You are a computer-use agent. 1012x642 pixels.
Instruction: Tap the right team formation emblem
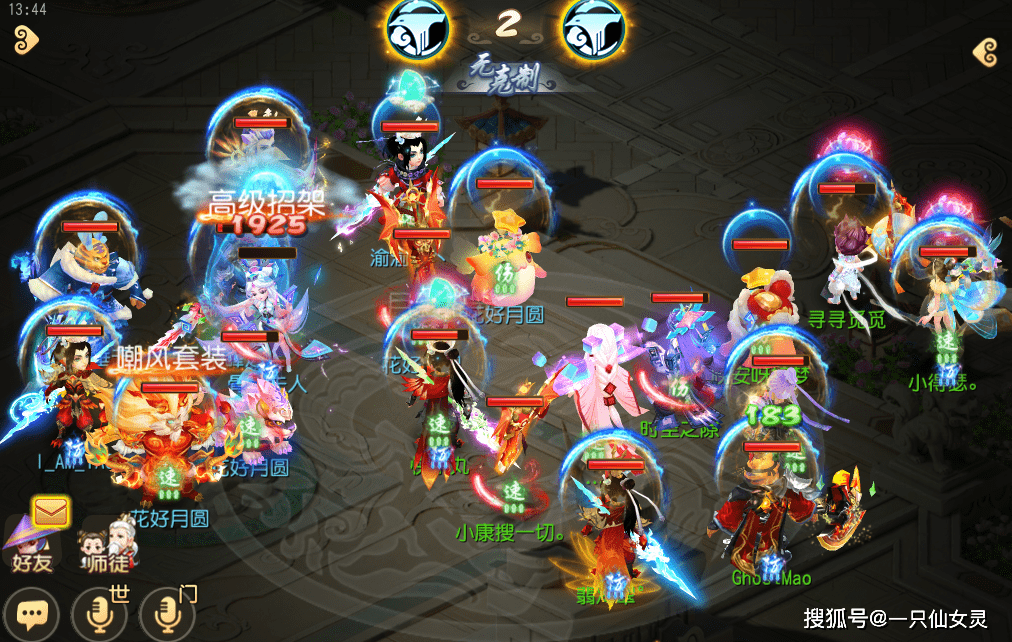(593, 28)
